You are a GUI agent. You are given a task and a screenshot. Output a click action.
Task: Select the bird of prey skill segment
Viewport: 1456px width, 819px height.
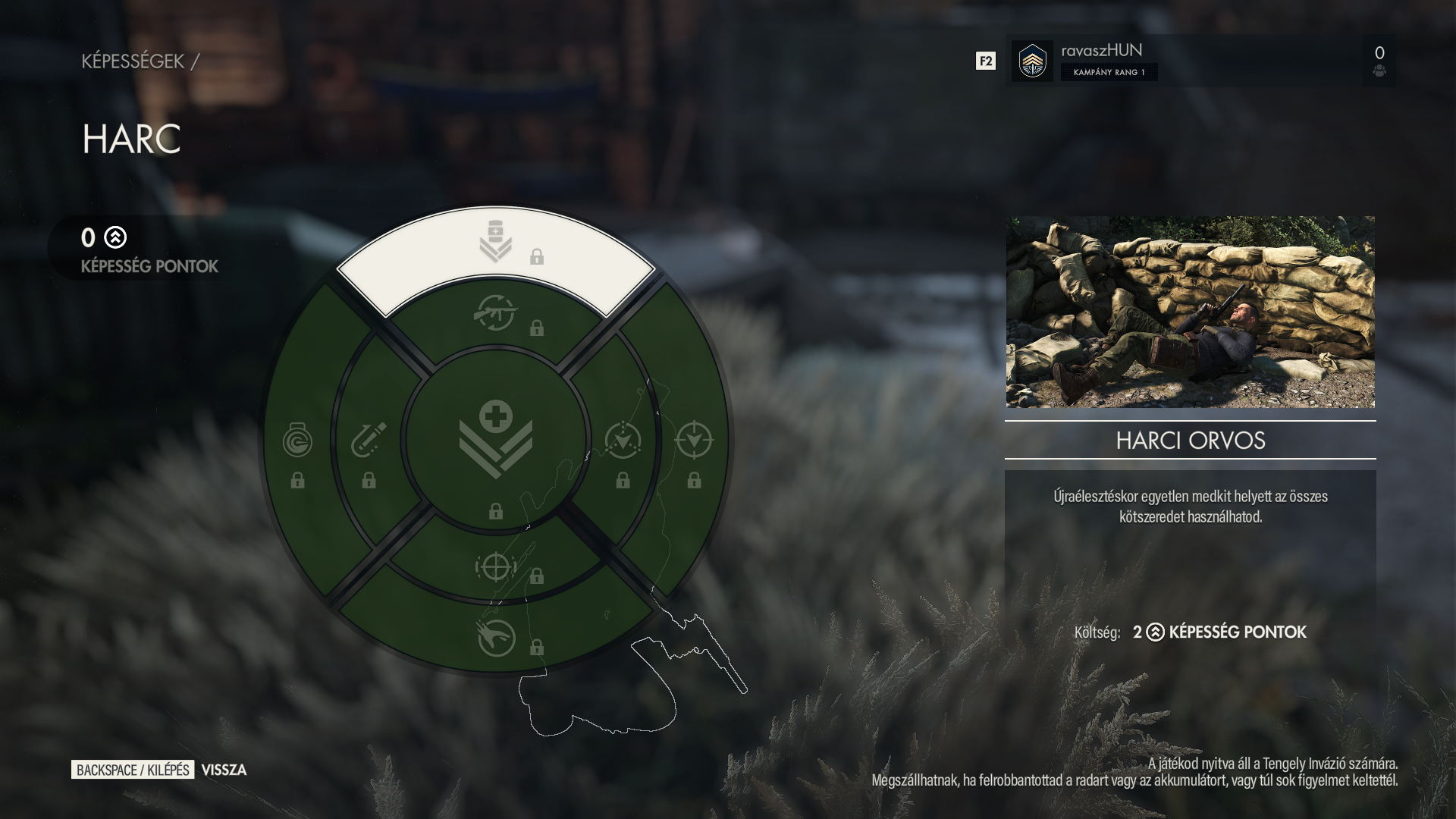click(x=496, y=638)
